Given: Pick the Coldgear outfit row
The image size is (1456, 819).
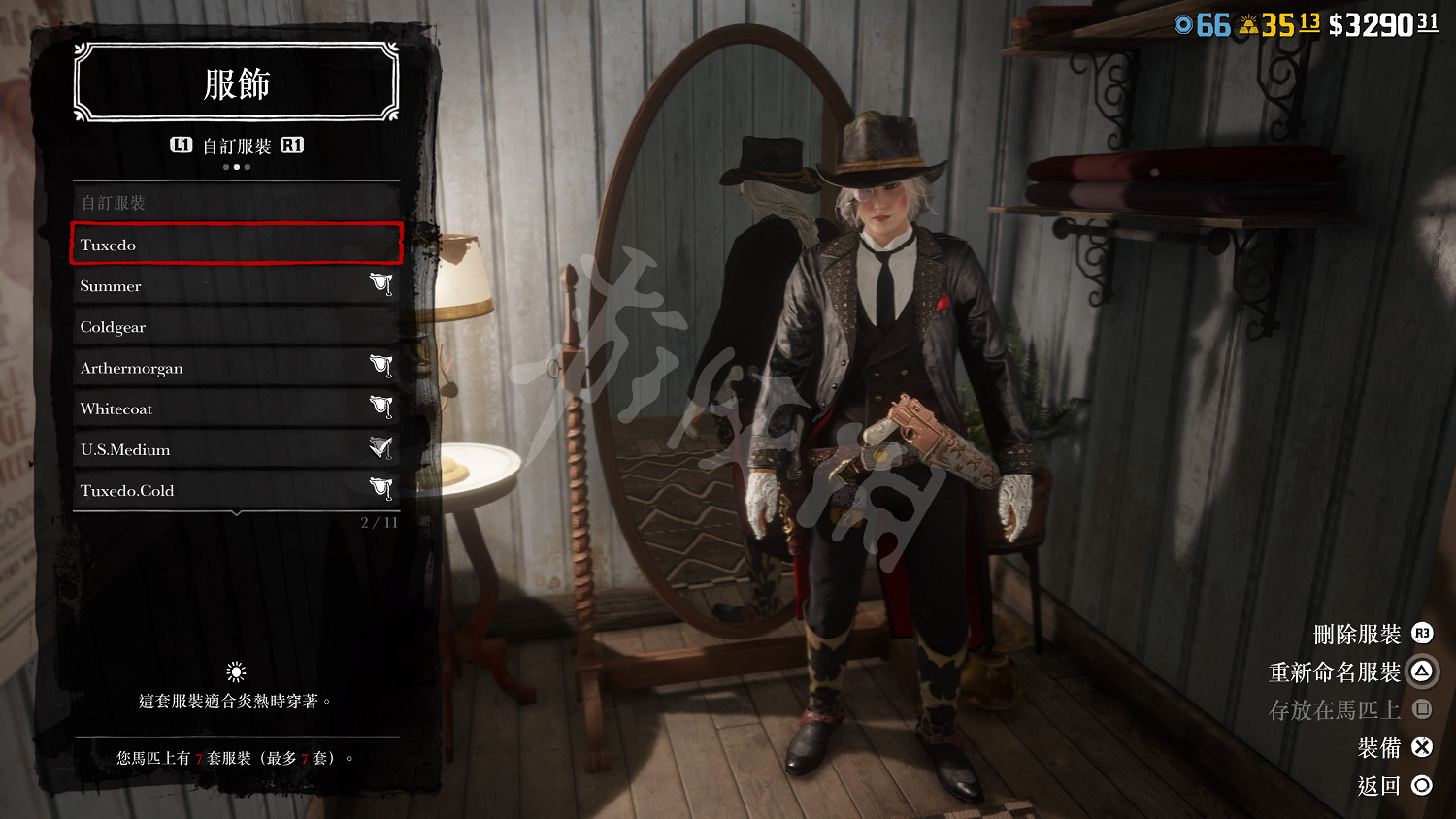Looking at the screenshot, I should (x=236, y=327).
